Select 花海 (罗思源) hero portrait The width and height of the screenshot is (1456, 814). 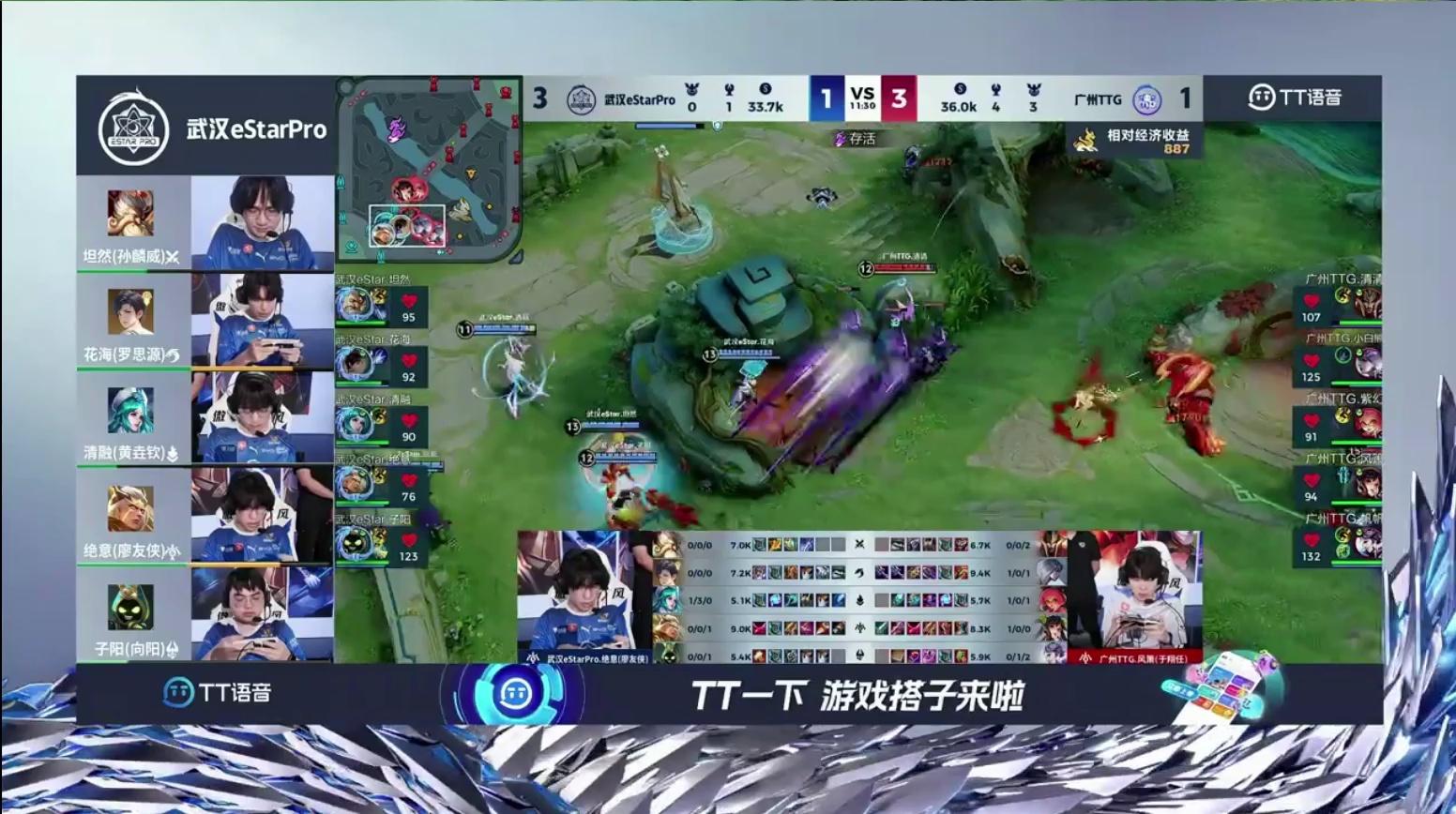130,311
